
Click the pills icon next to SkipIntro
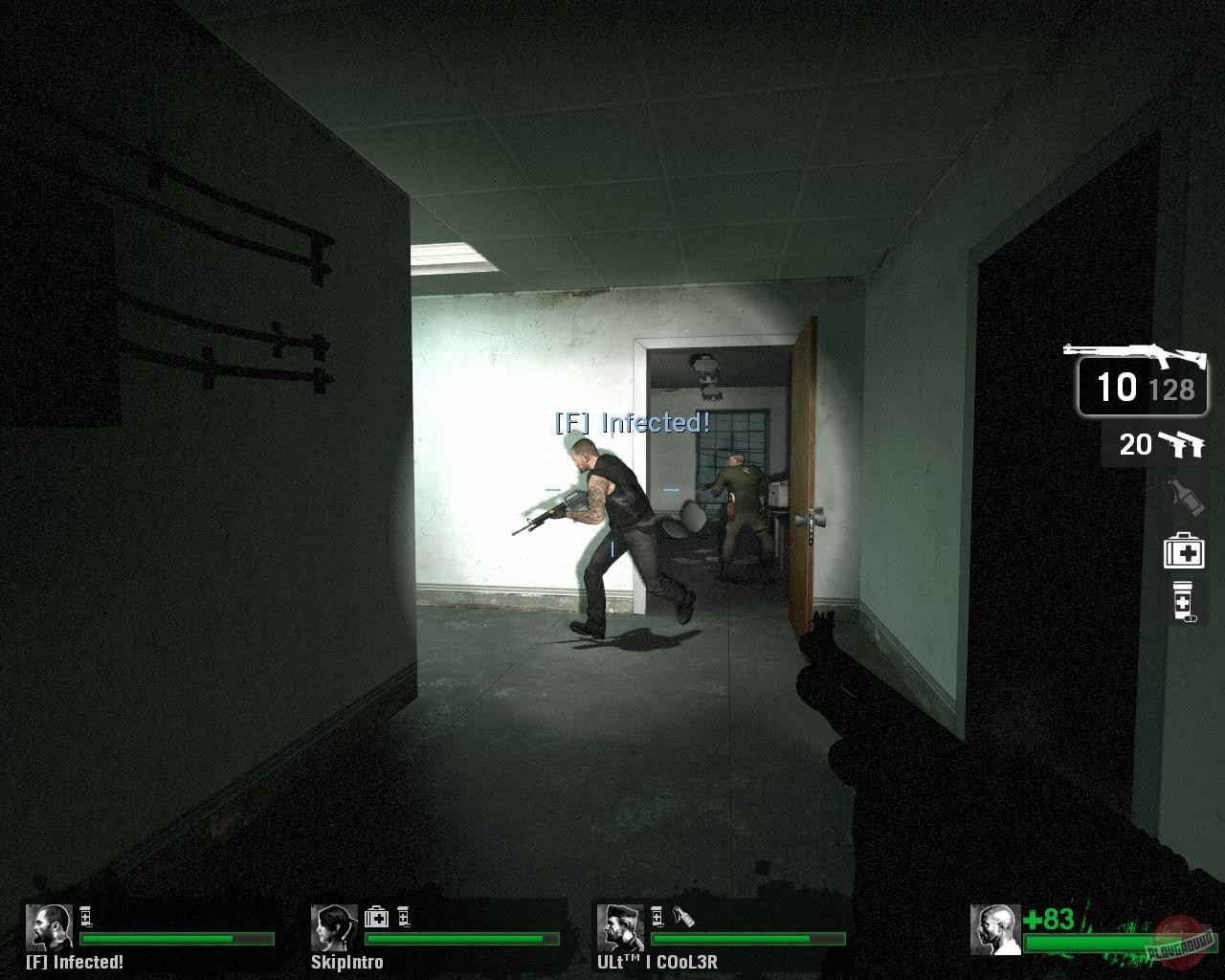(402, 915)
